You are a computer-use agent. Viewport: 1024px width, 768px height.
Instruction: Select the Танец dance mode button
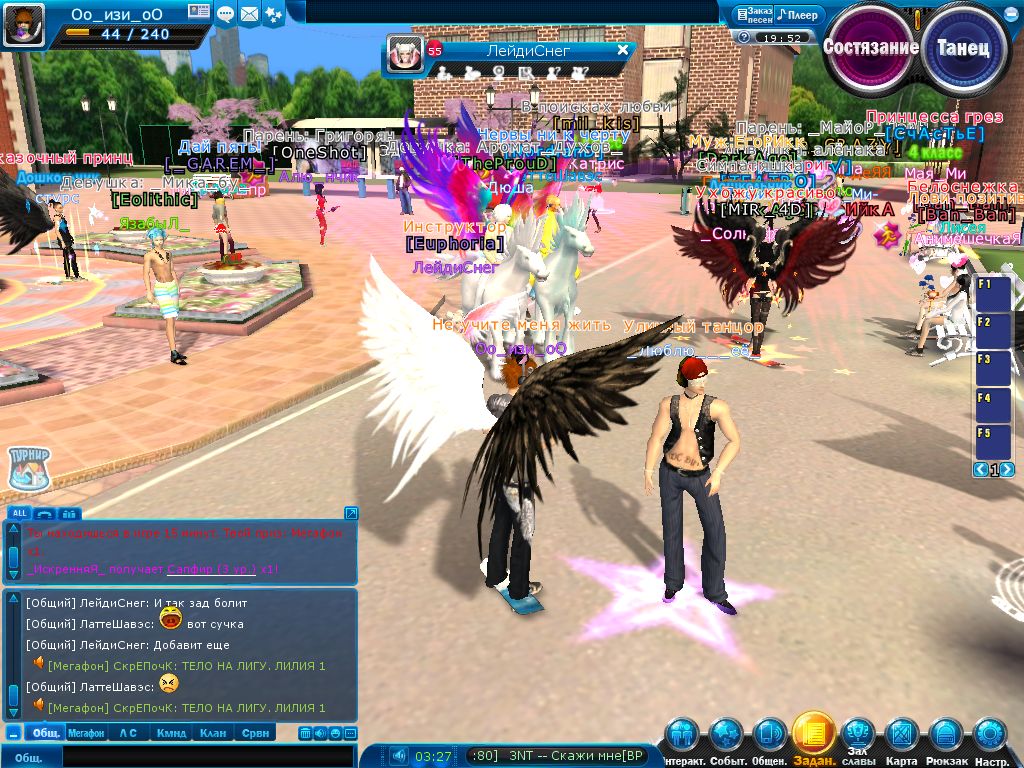click(964, 47)
